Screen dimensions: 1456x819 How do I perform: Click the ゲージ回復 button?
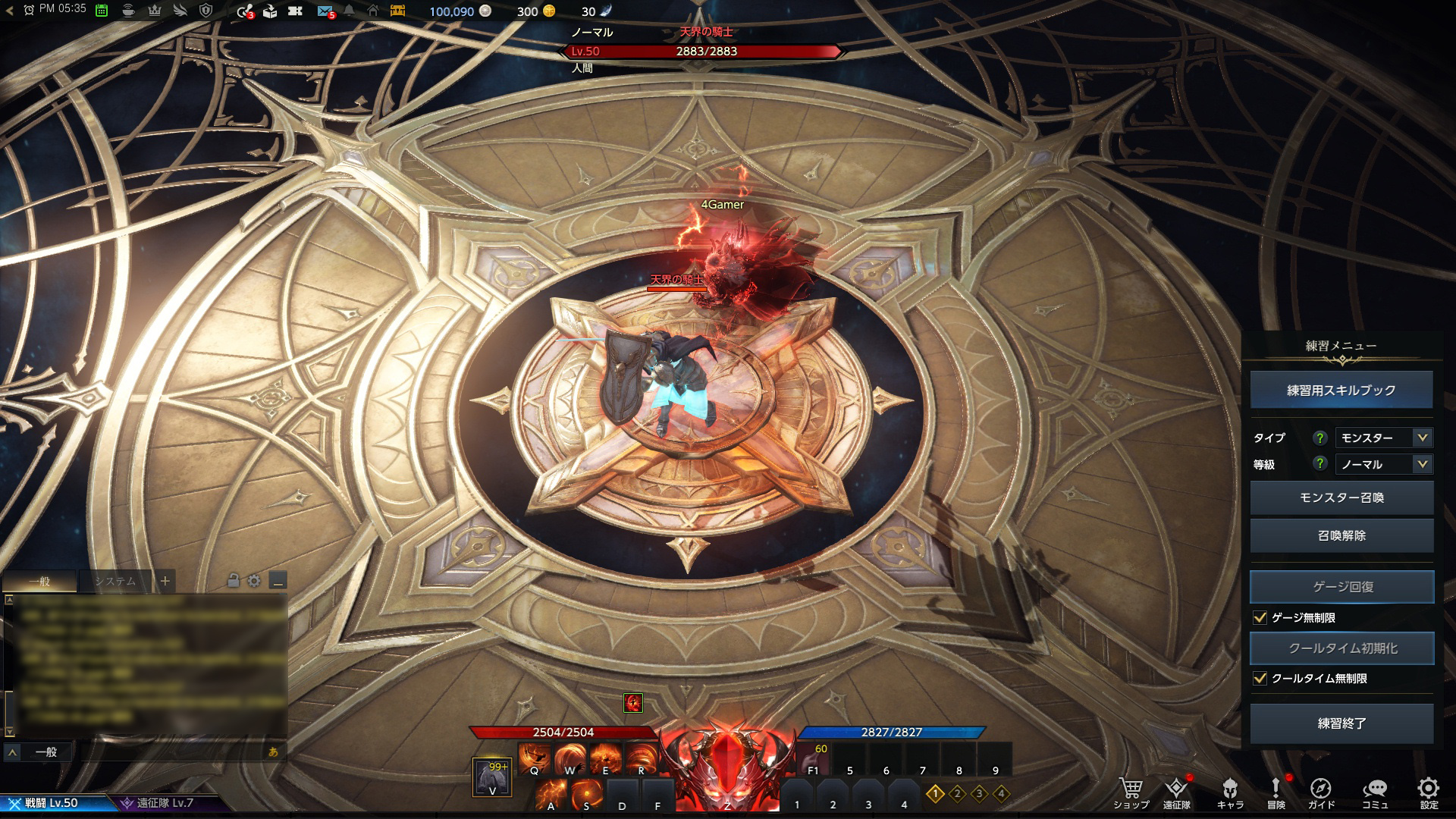coord(1341,587)
